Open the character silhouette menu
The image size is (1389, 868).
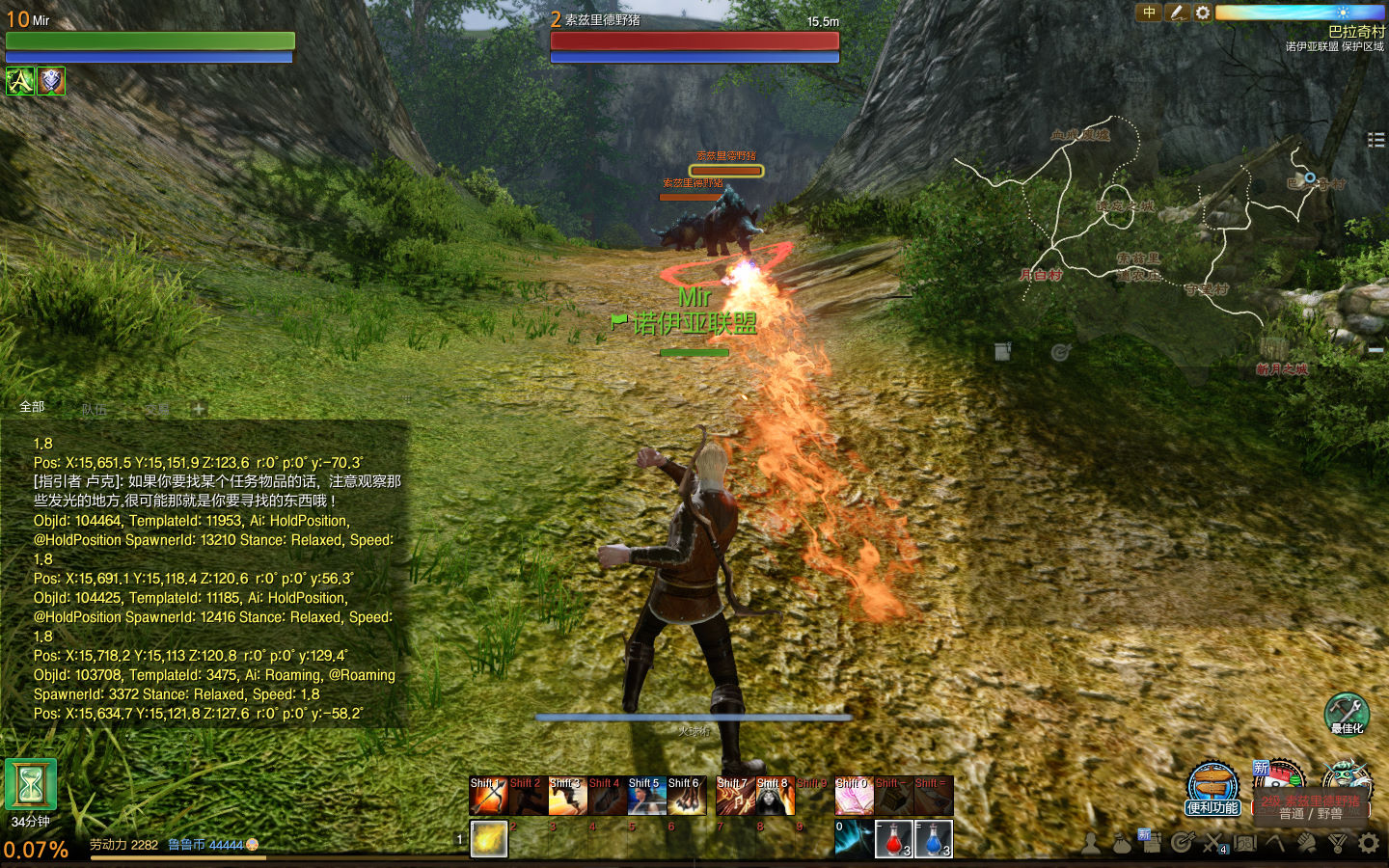(1091, 843)
